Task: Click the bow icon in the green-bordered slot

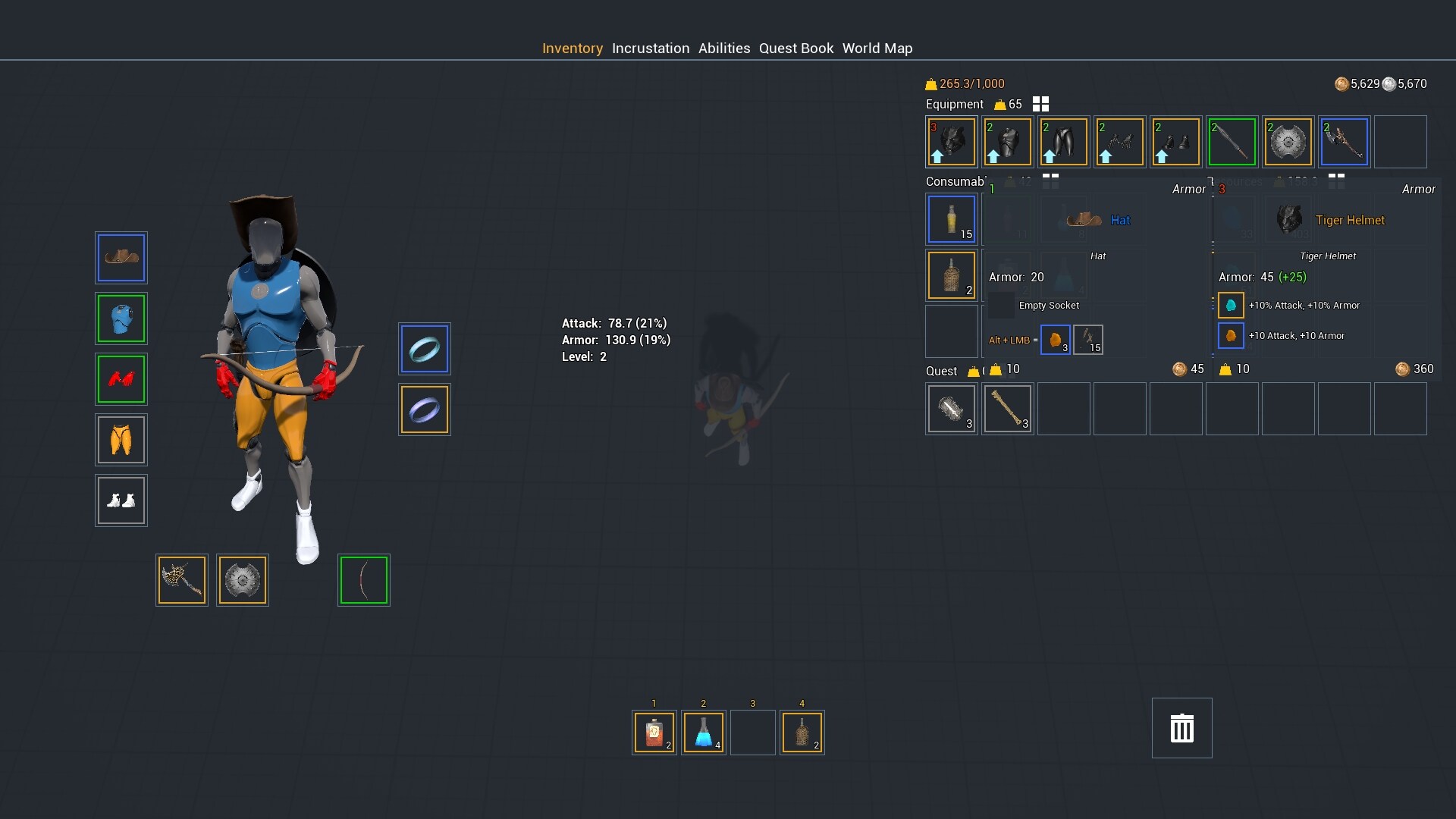Action: point(364,580)
